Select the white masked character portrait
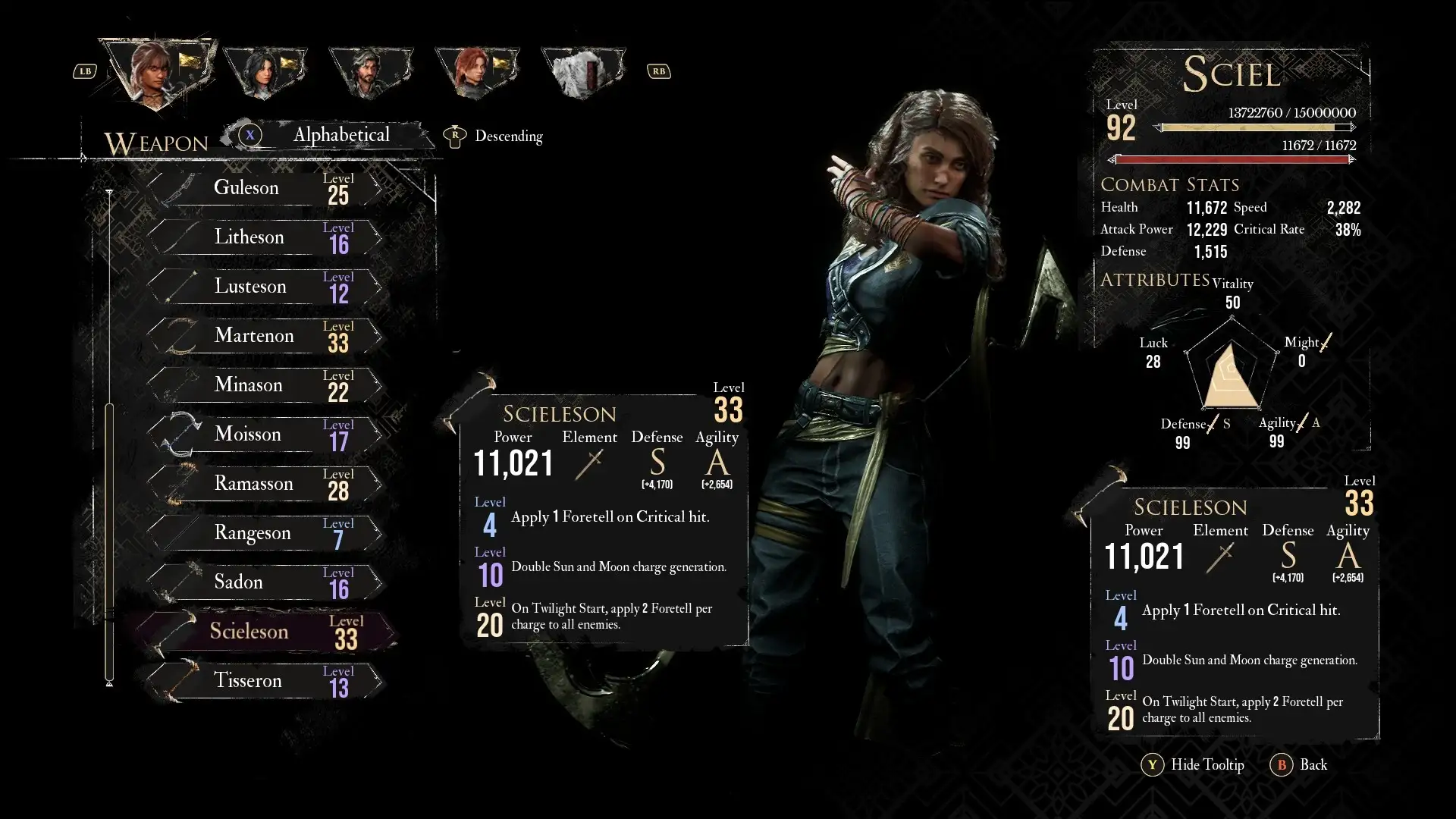This screenshot has width=1456, height=819. point(582,73)
